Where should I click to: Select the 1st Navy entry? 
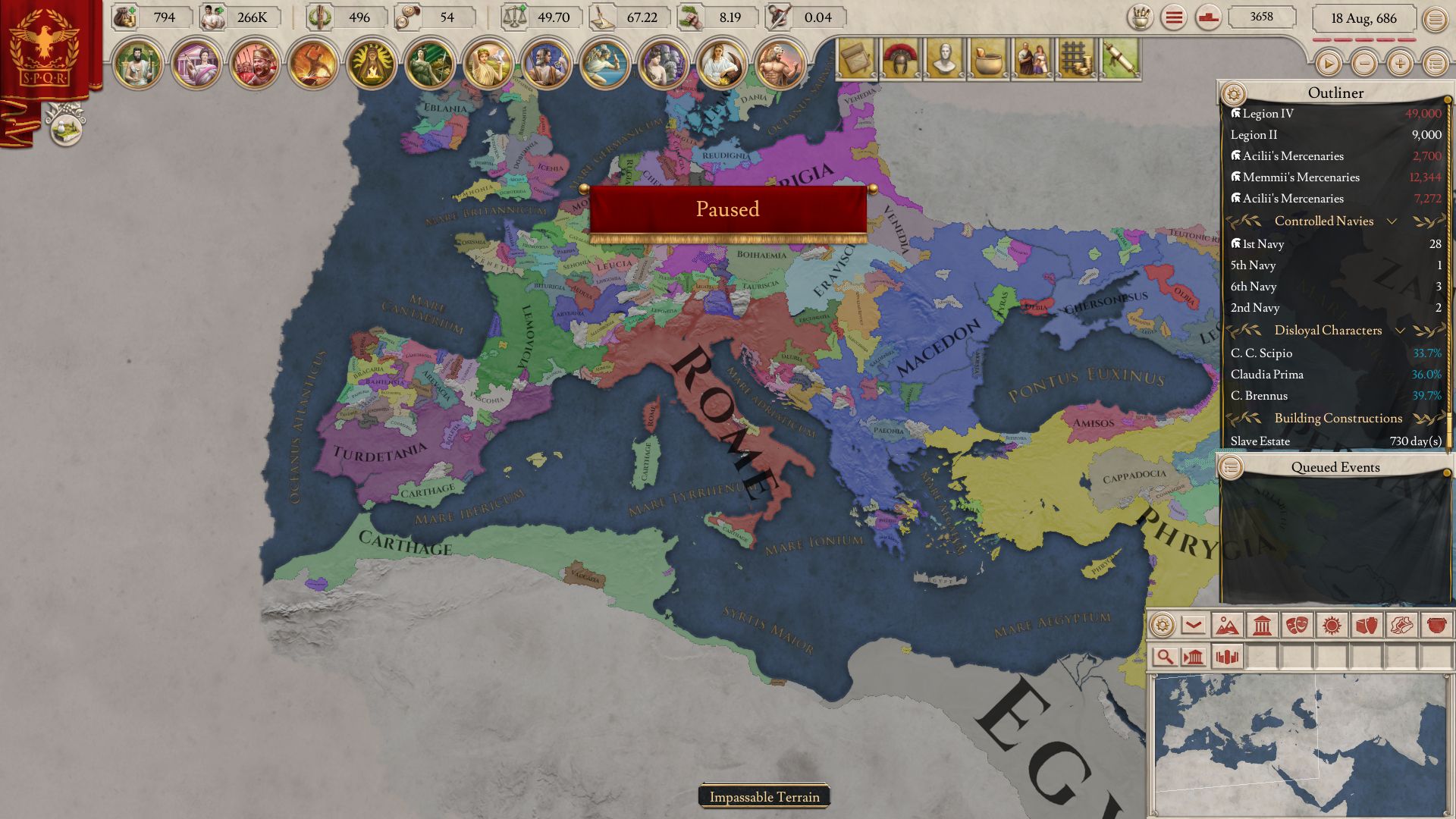(x=1263, y=244)
